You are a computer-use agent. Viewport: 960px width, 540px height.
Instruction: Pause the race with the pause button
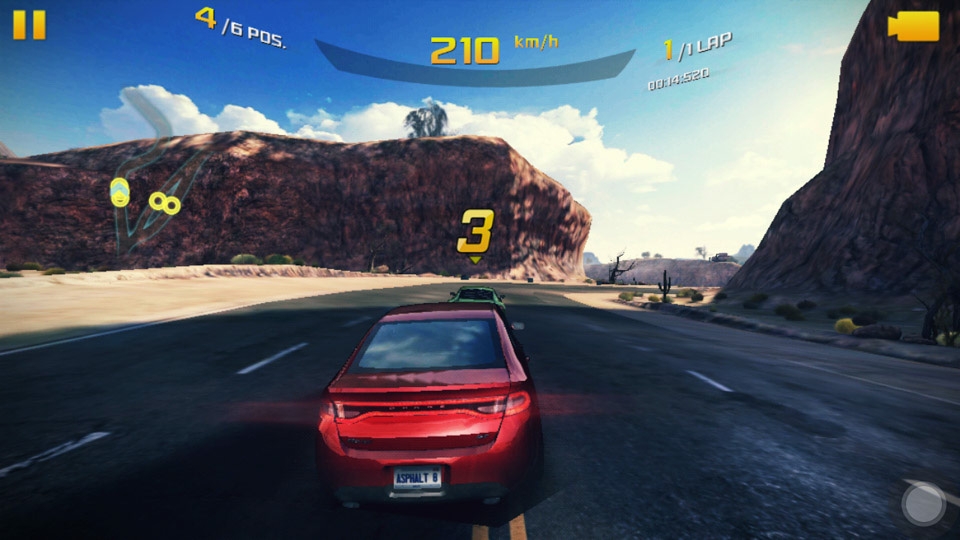29,25
